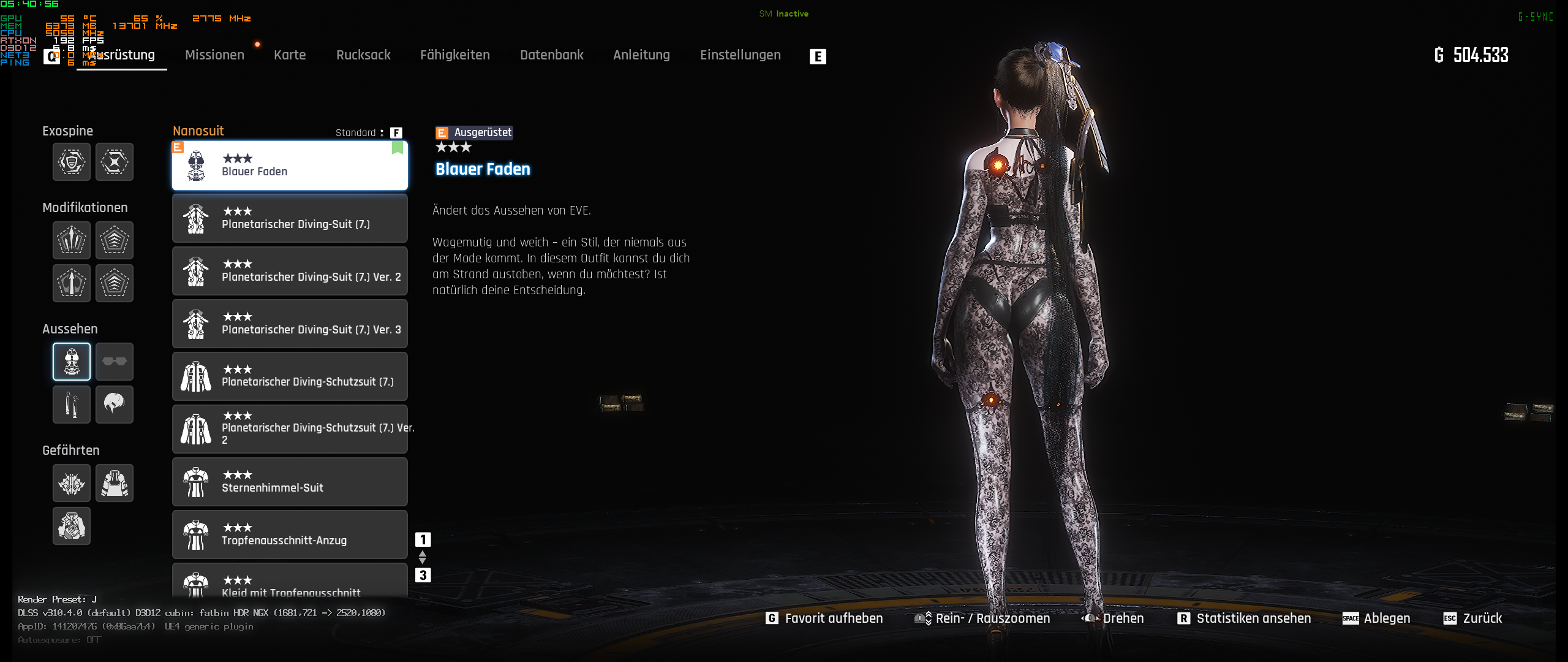Open the Einstellungen tab
Viewport: 1568px width, 662px height.
pyautogui.click(x=740, y=55)
